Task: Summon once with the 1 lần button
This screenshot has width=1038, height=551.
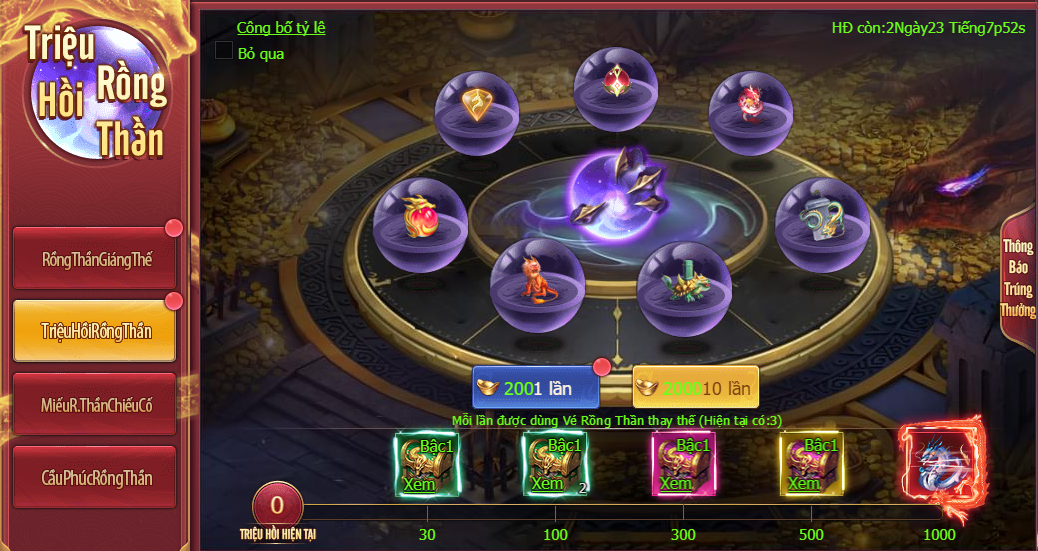Action: [536, 388]
